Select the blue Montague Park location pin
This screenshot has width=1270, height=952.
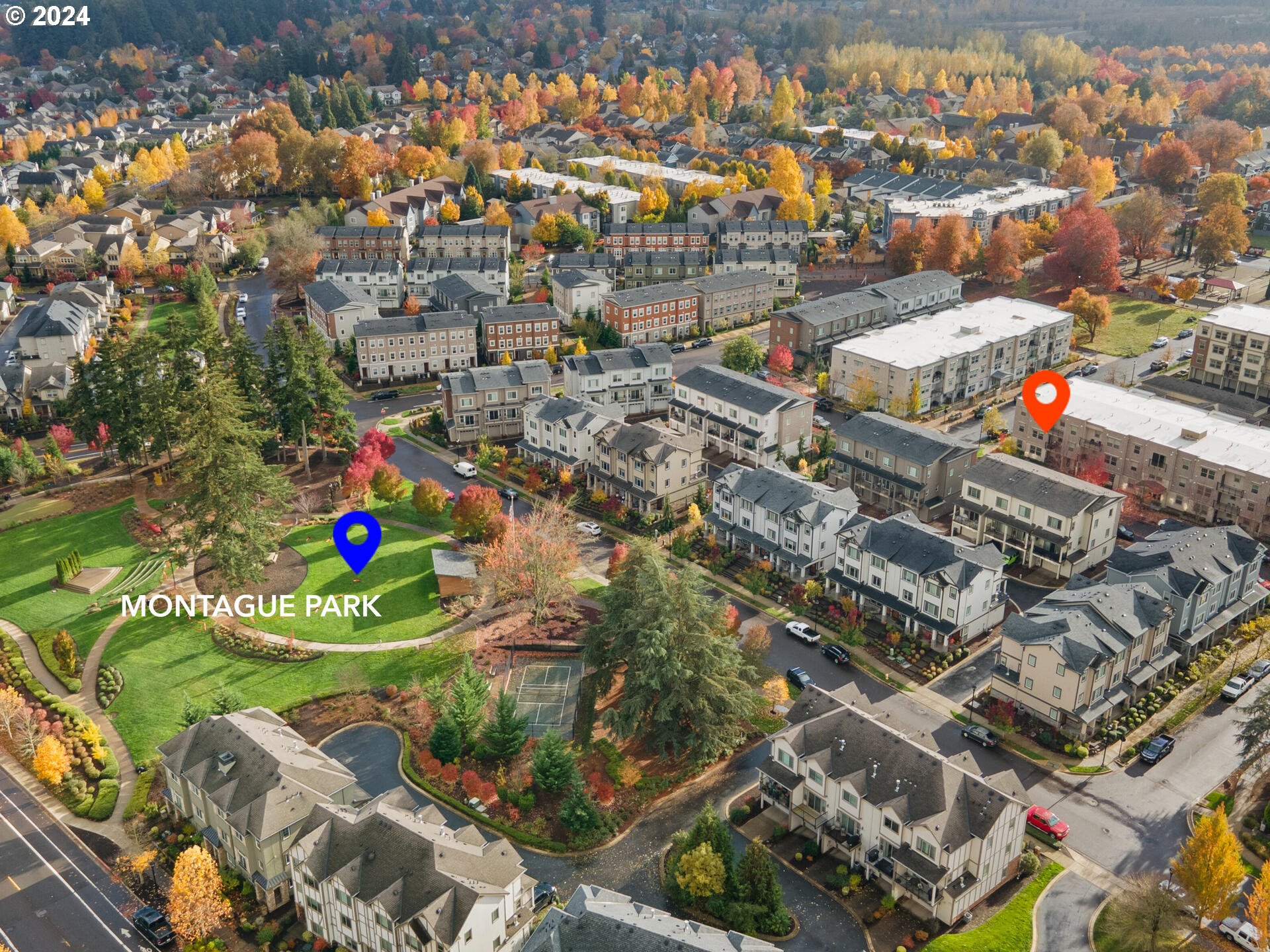point(357,537)
